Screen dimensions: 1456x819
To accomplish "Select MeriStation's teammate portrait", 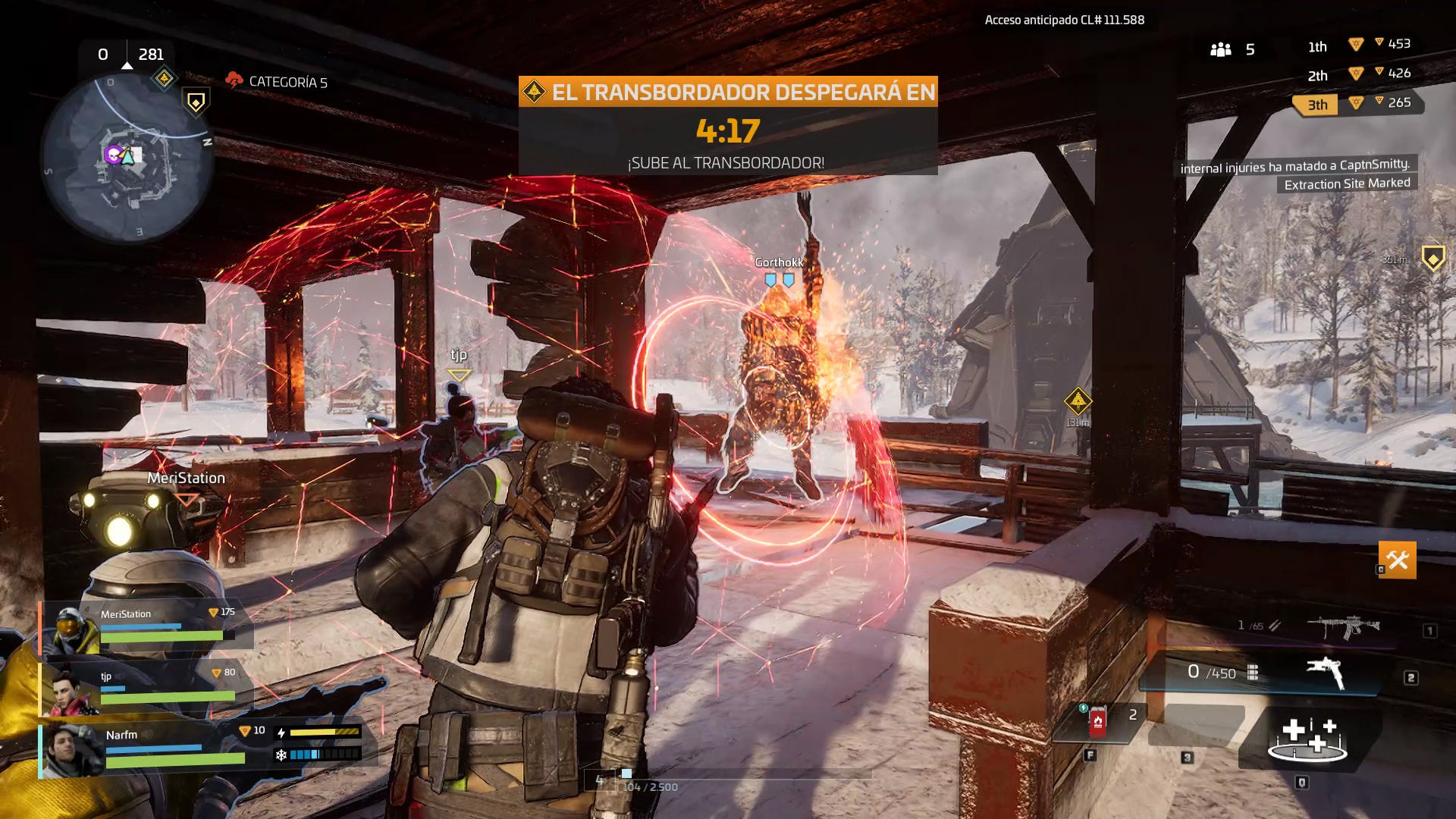I will 71,628.
